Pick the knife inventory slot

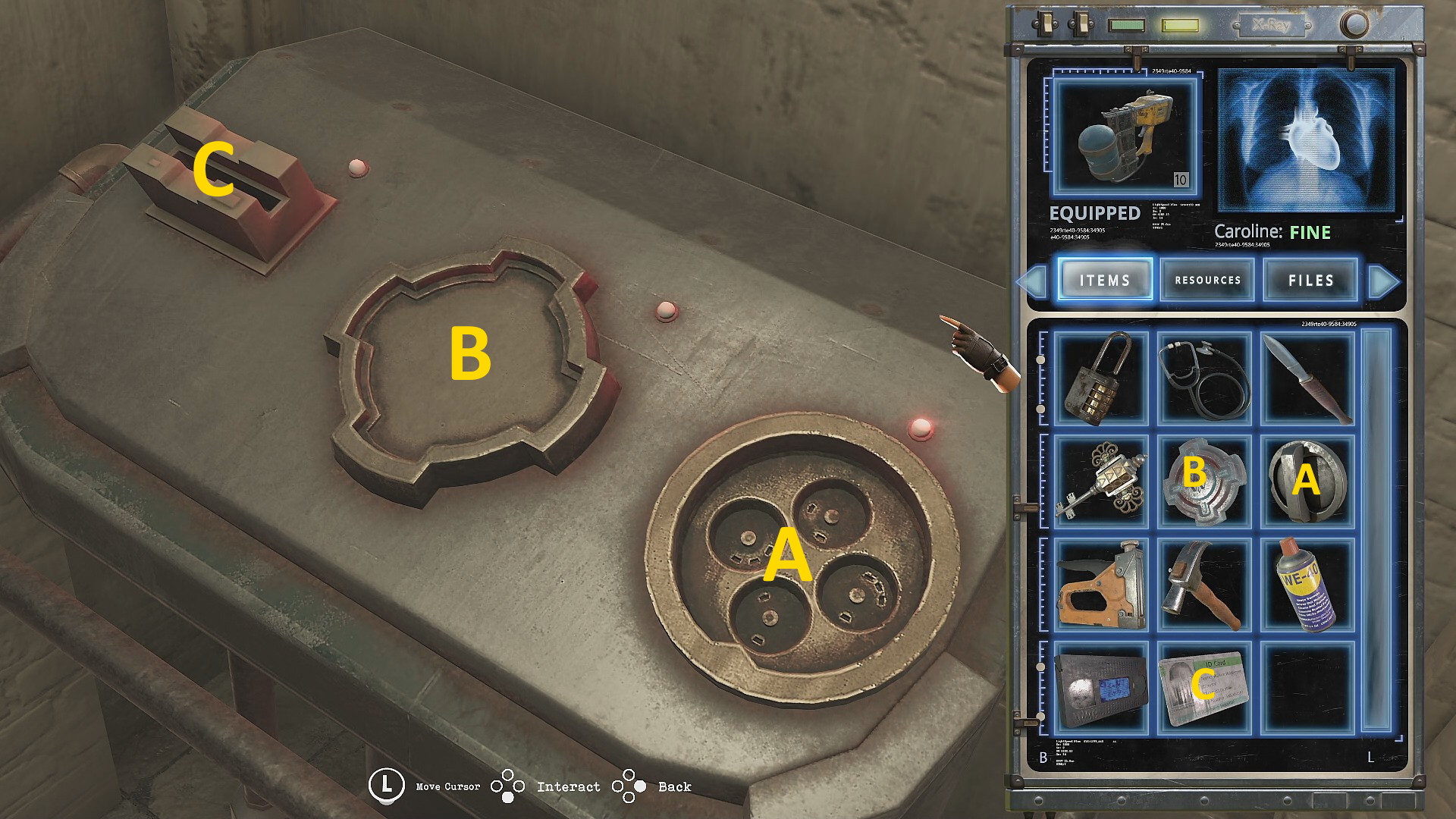pyautogui.click(x=1307, y=378)
